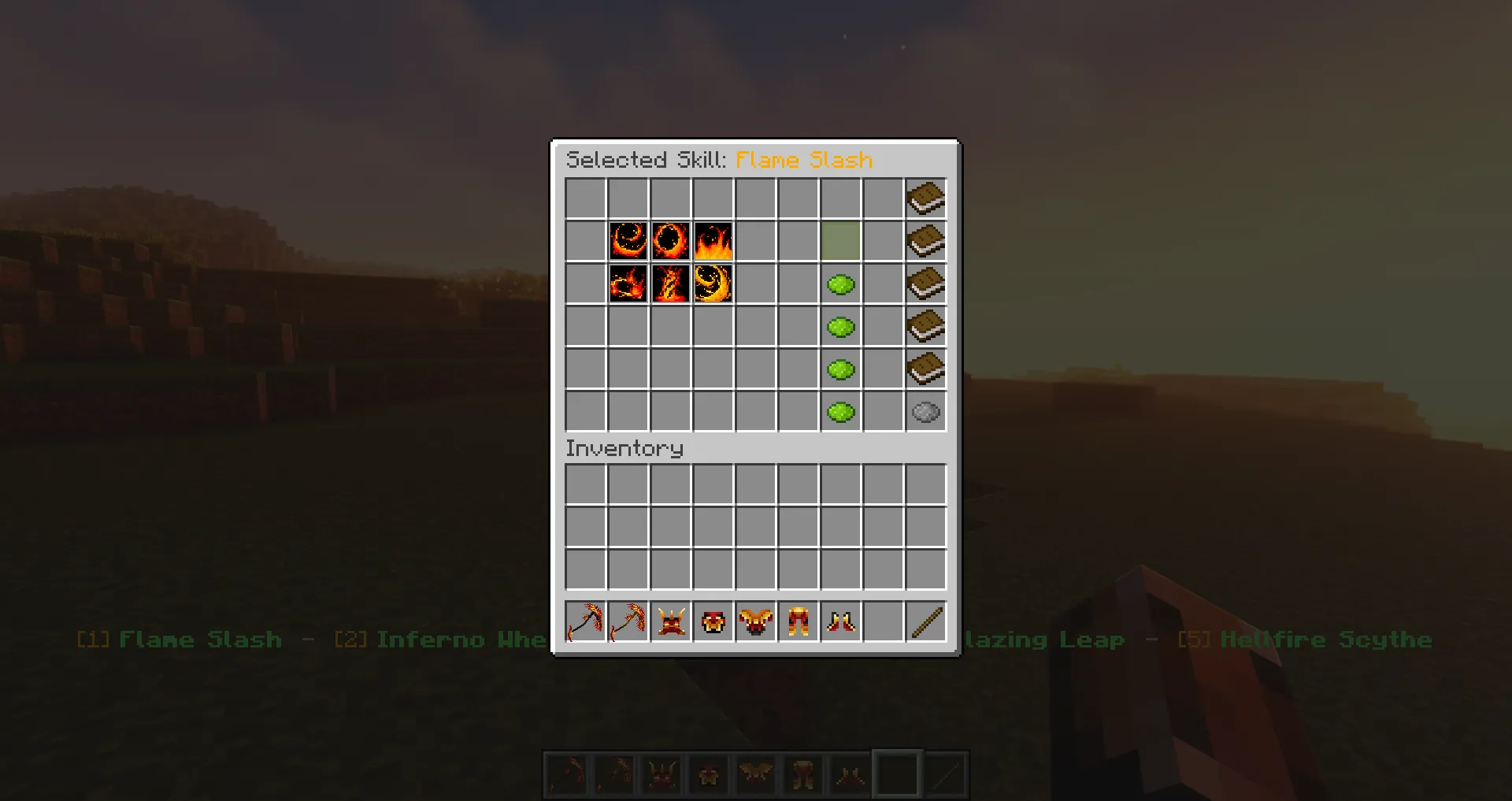Select the fire pillar skill icon
Screen dimensions: 1512x801
(670, 284)
